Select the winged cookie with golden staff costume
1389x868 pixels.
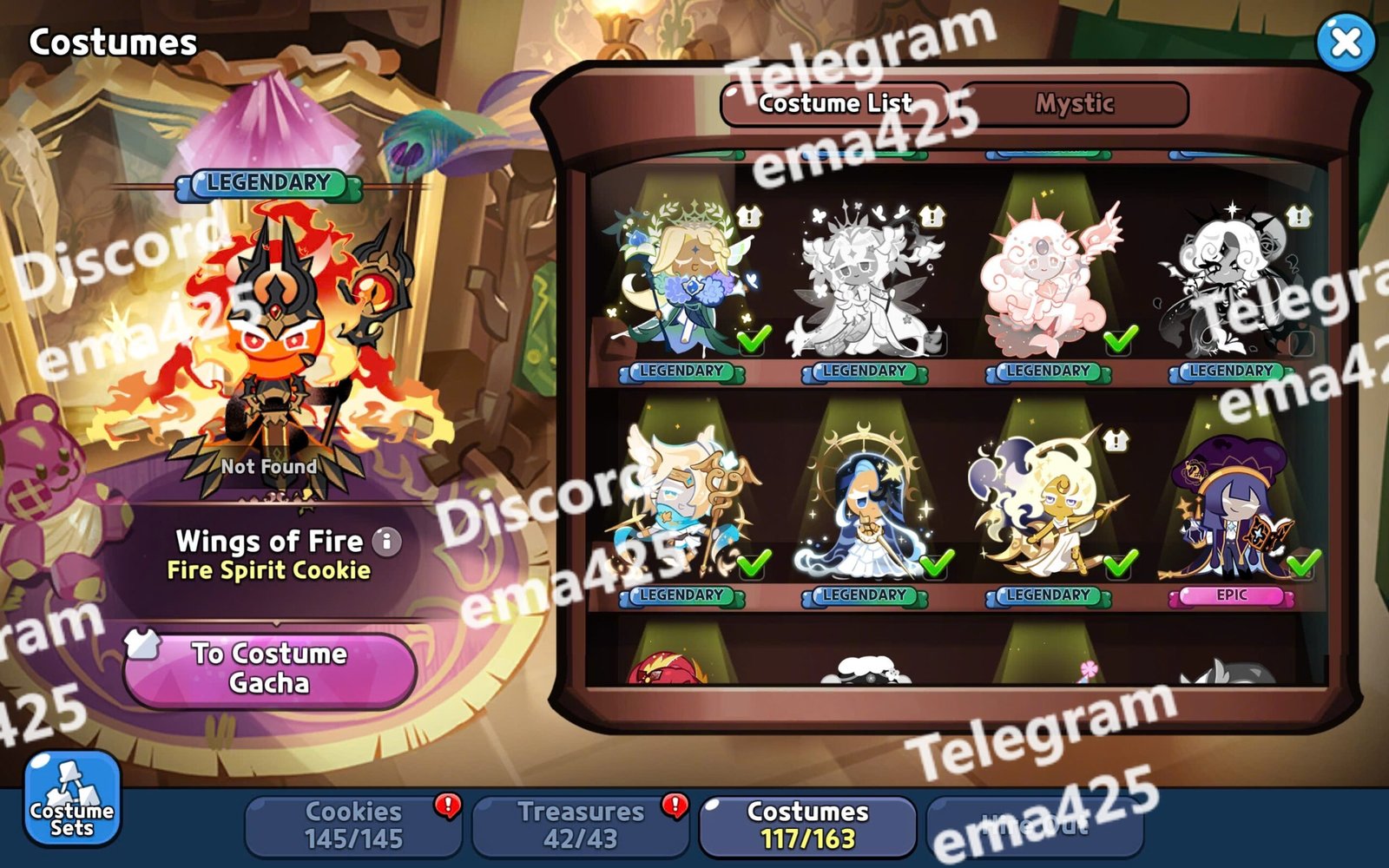pos(681,503)
